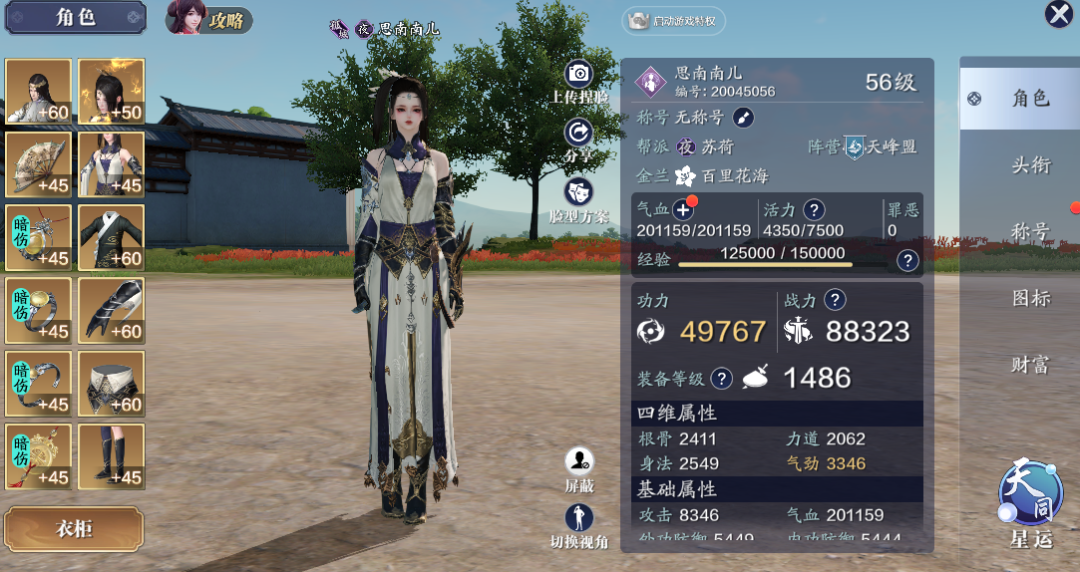Open the 攻略 guide
This screenshot has width=1080, height=572.
pos(210,19)
